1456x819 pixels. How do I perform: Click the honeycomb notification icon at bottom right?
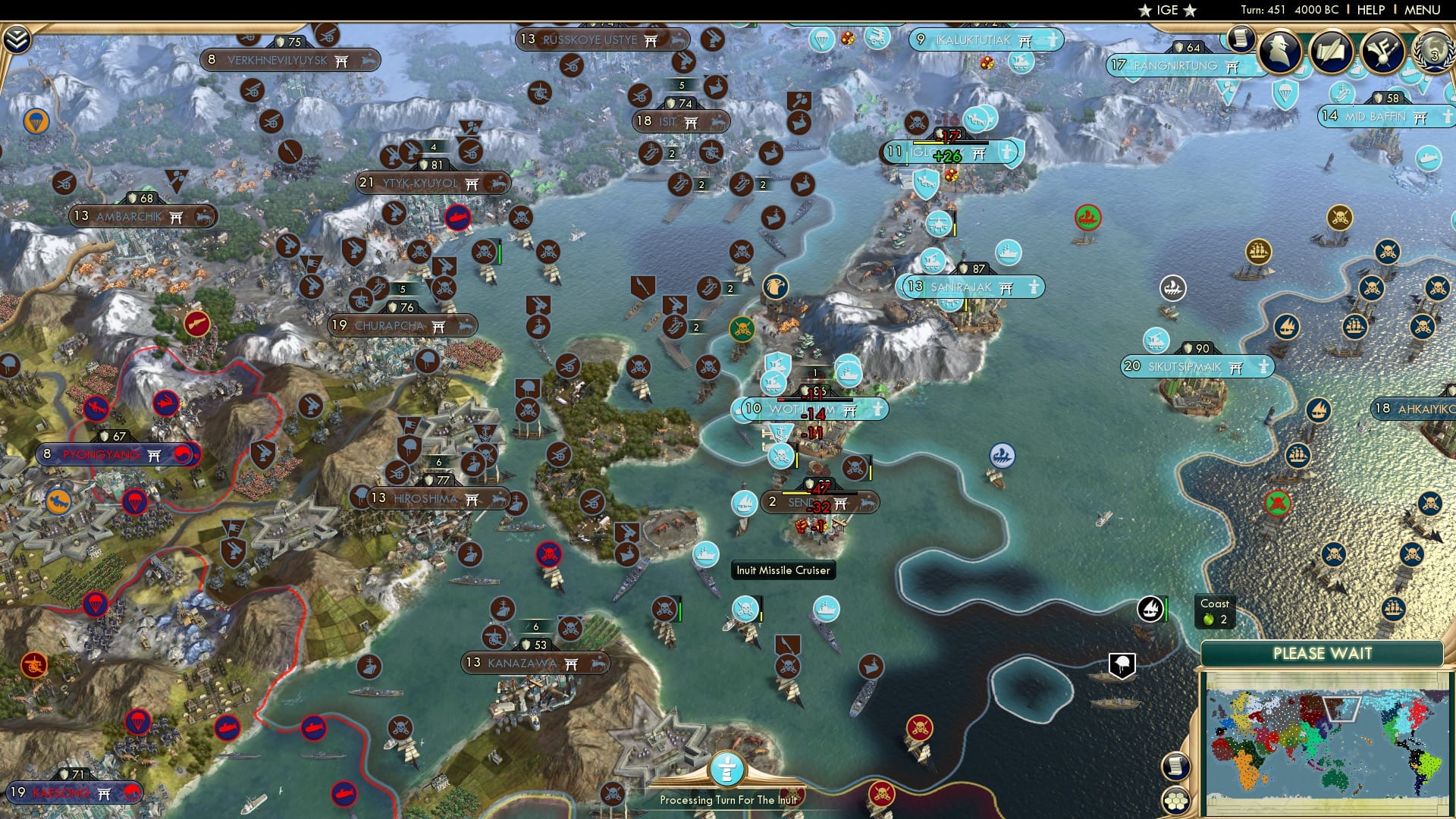pyautogui.click(x=1176, y=800)
